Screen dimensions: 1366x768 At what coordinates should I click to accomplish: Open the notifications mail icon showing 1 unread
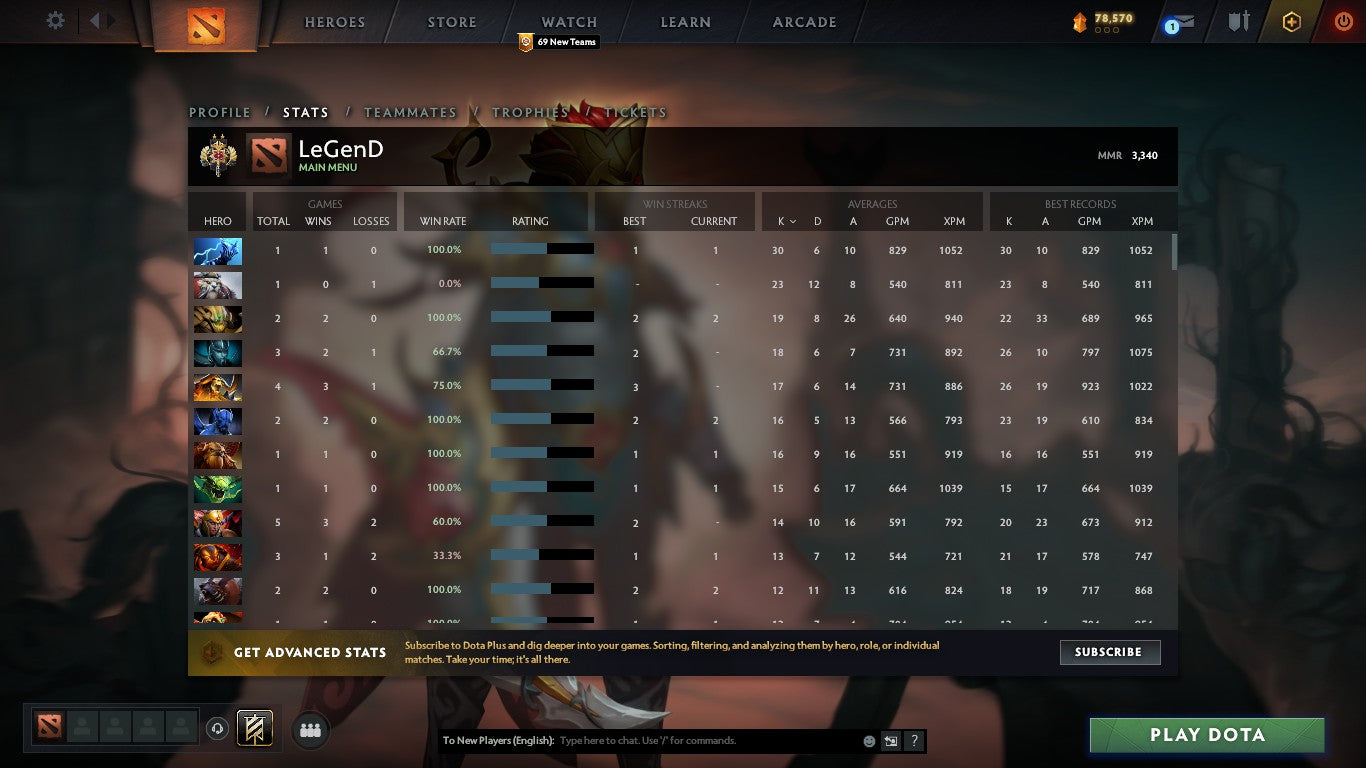point(1181,22)
